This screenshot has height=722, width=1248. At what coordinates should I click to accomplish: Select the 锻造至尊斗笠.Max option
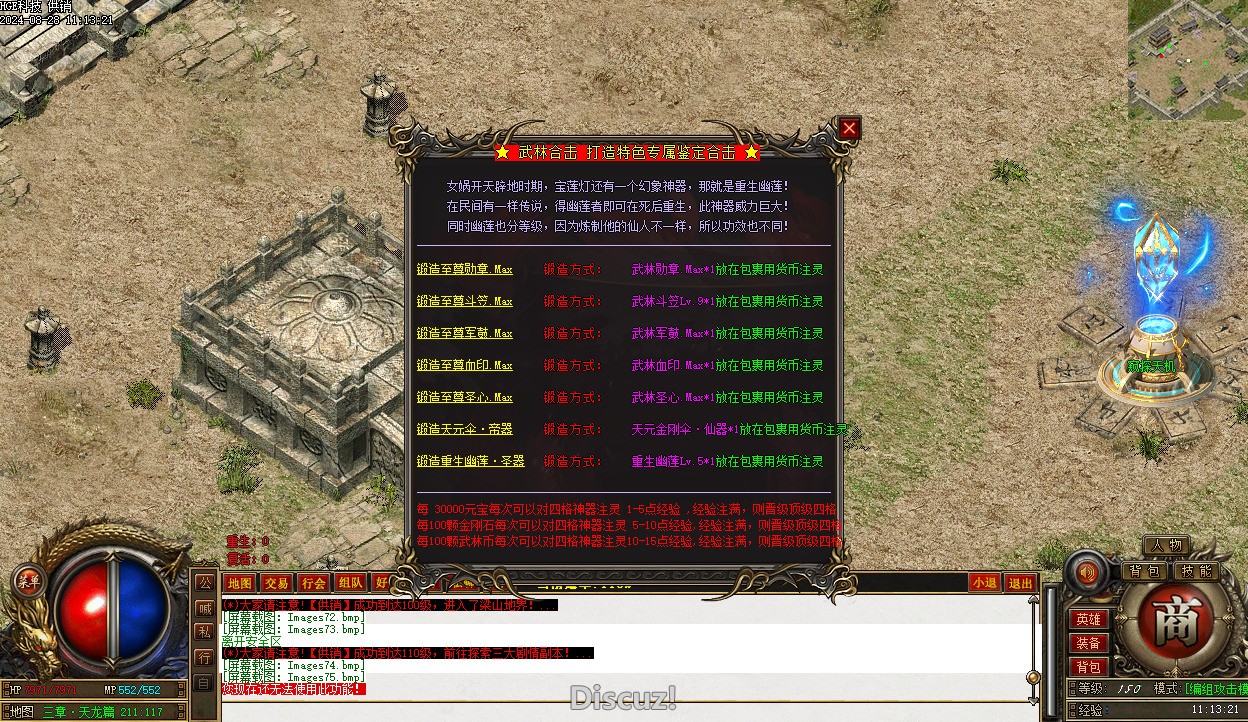(x=464, y=302)
